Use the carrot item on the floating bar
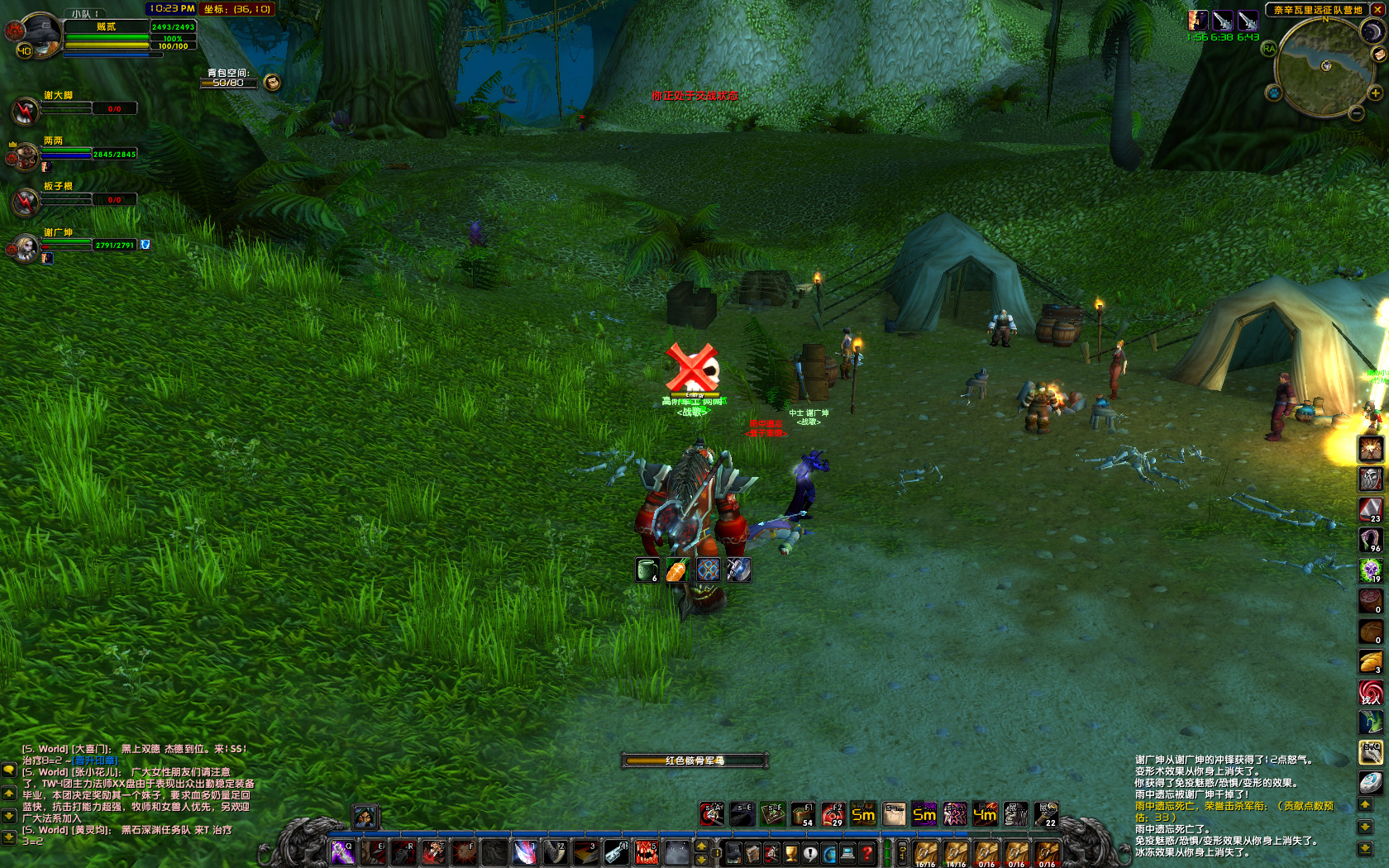Screen dimensions: 1389x868 pos(677,570)
